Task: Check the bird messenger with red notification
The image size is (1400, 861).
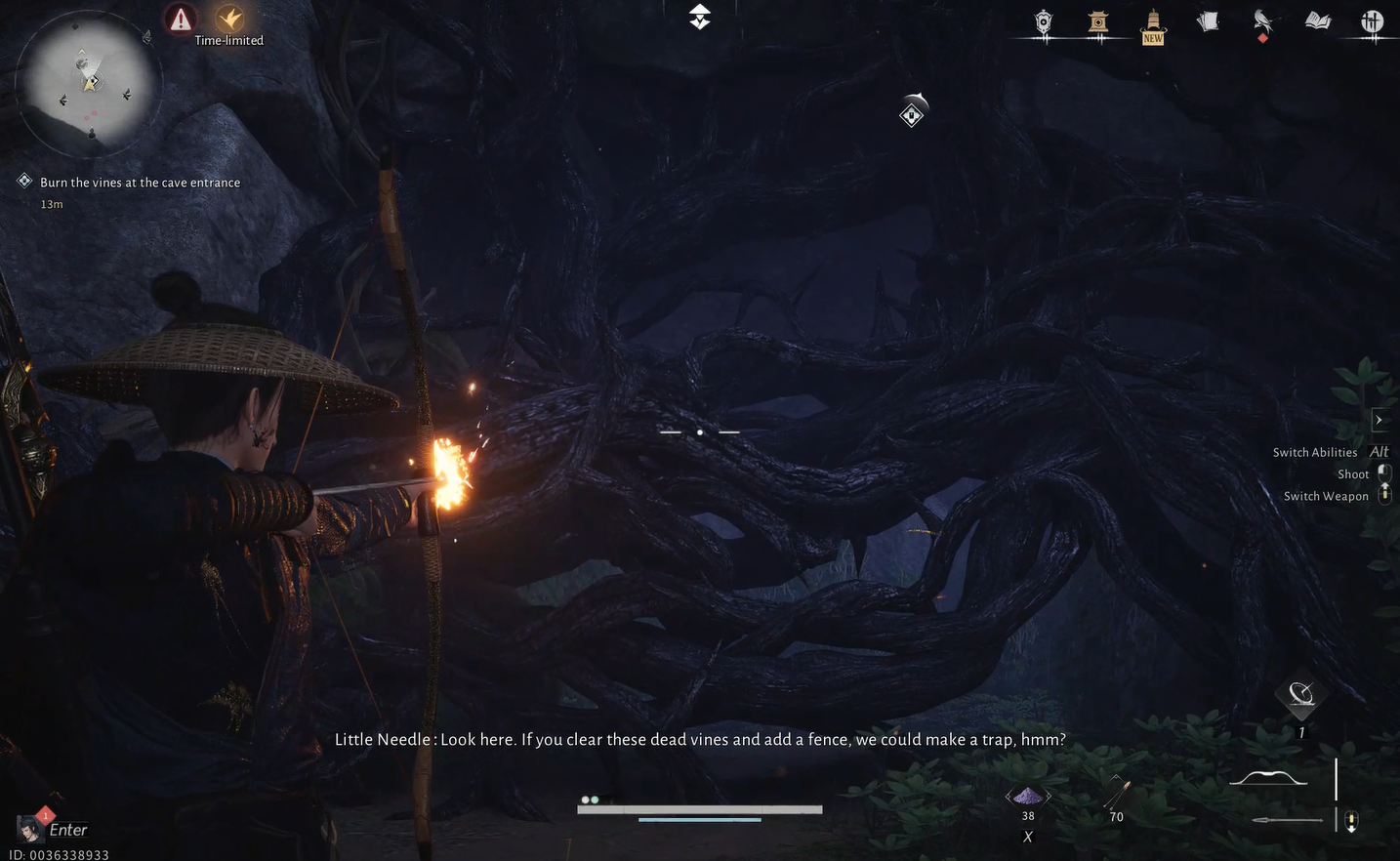Action: [1262, 20]
